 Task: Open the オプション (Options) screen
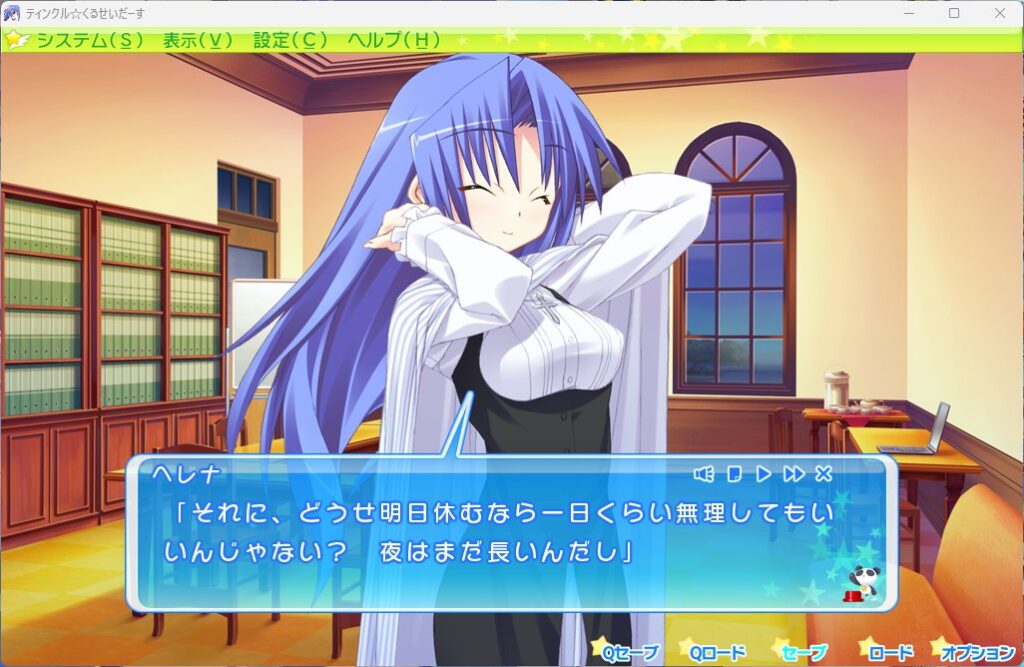pos(977,653)
